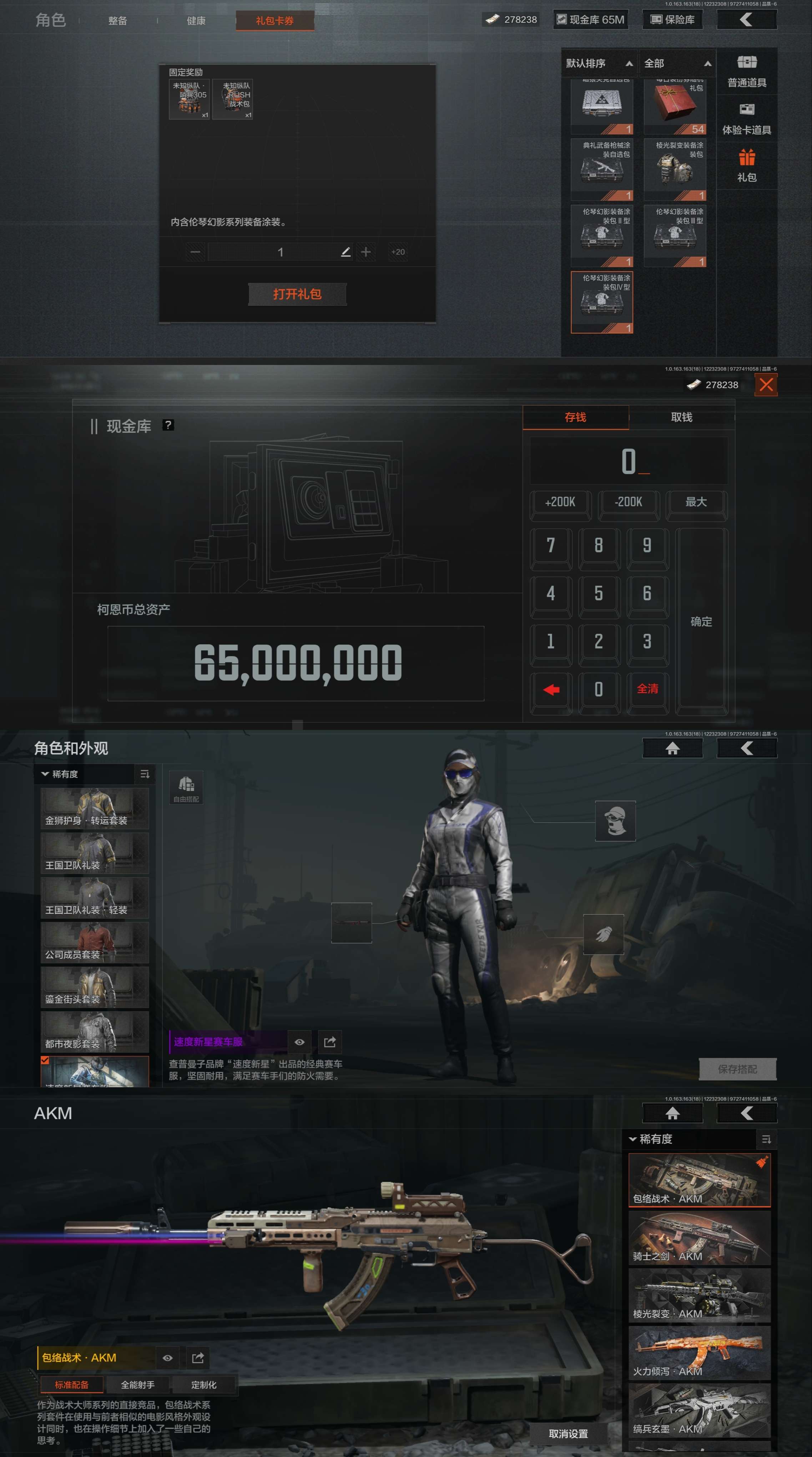Select the 公司成员套装 outfit
The width and height of the screenshot is (812, 1457).
point(95,942)
